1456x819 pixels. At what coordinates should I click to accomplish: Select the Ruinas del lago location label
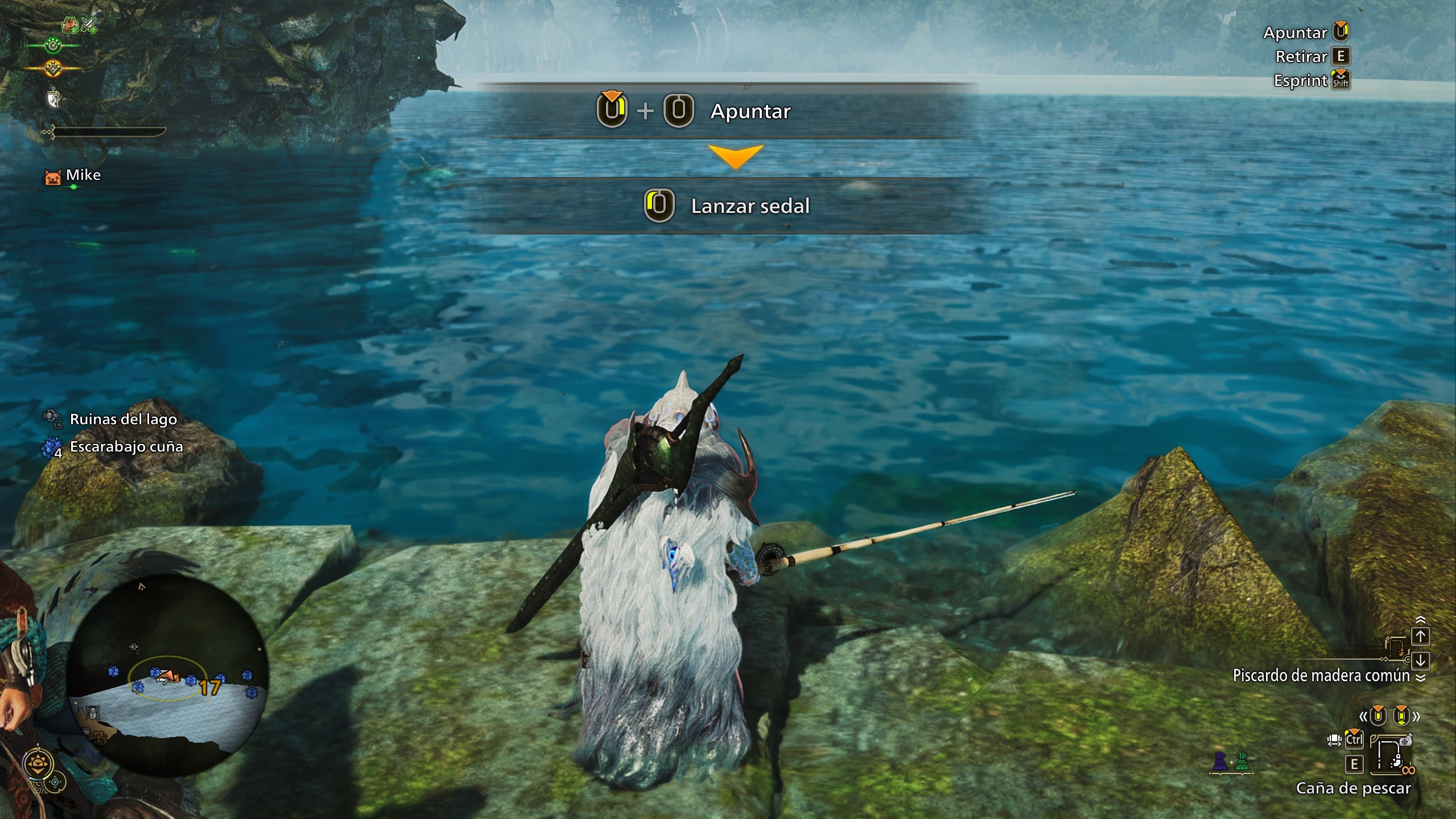click(x=123, y=419)
